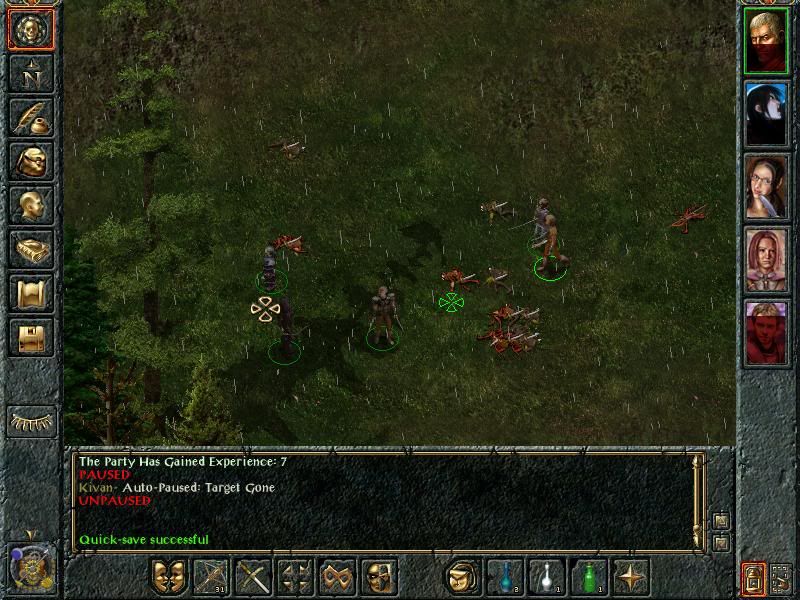The image size is (800, 600).
Task: Click the skull return-to-game button
Action: point(31,30)
